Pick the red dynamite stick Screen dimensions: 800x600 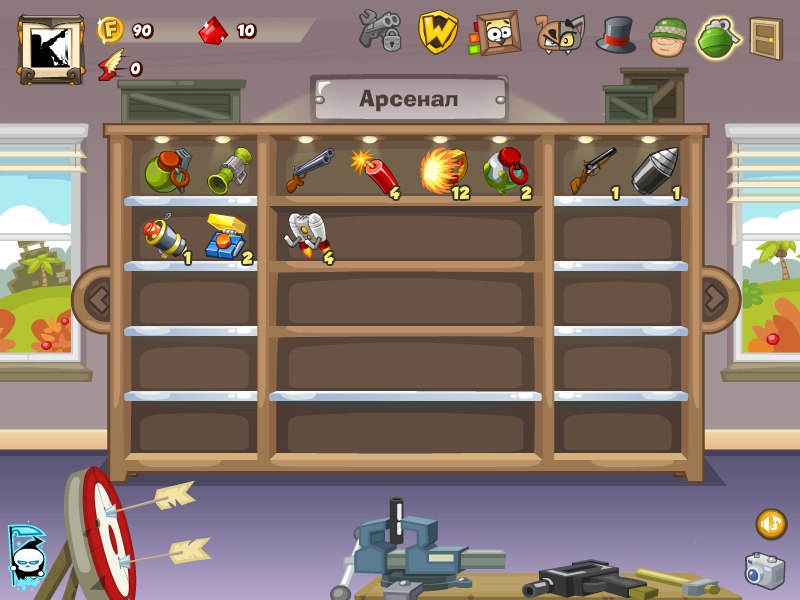tap(376, 172)
